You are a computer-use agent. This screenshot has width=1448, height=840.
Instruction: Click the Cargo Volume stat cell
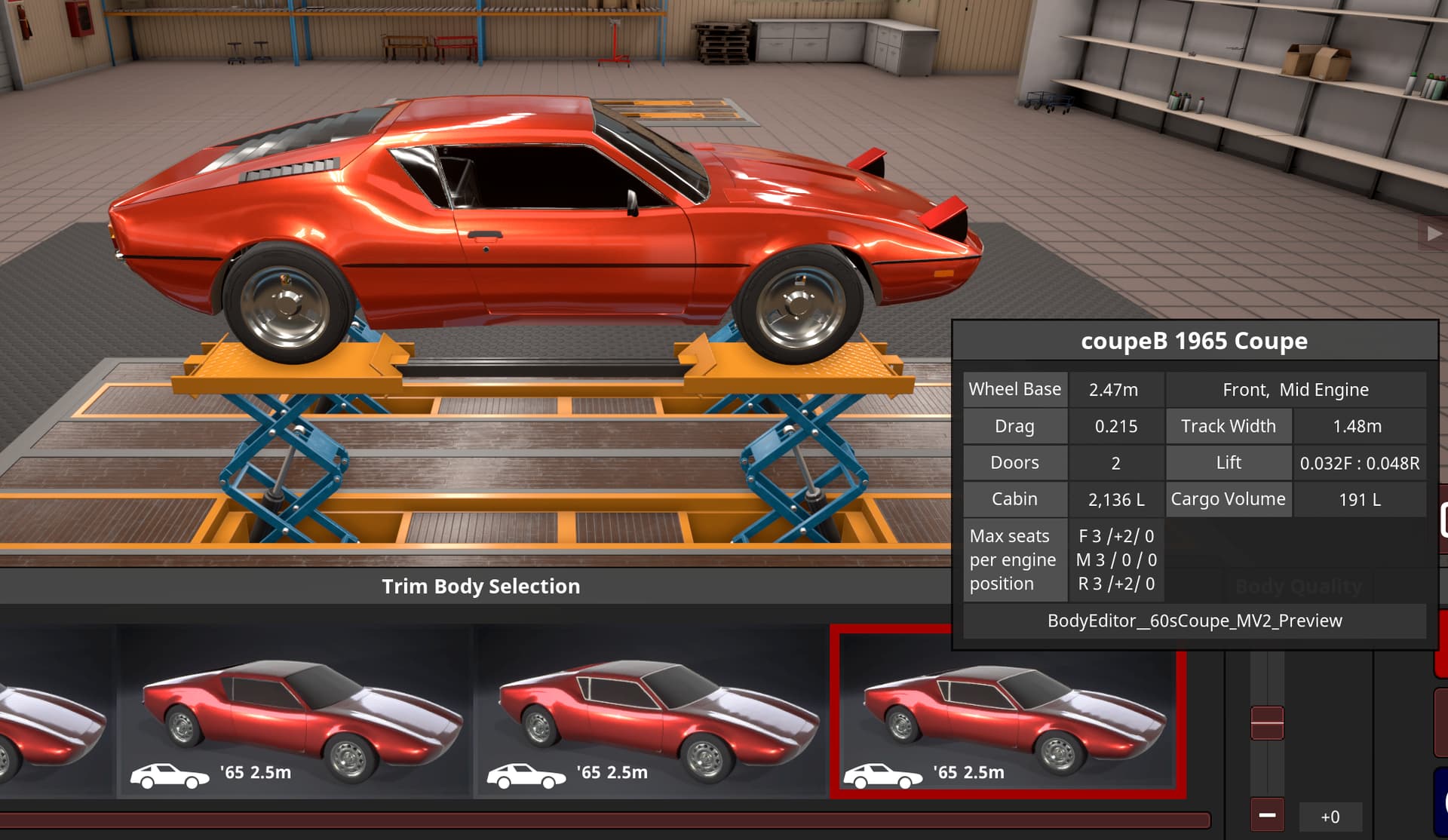(x=1228, y=498)
